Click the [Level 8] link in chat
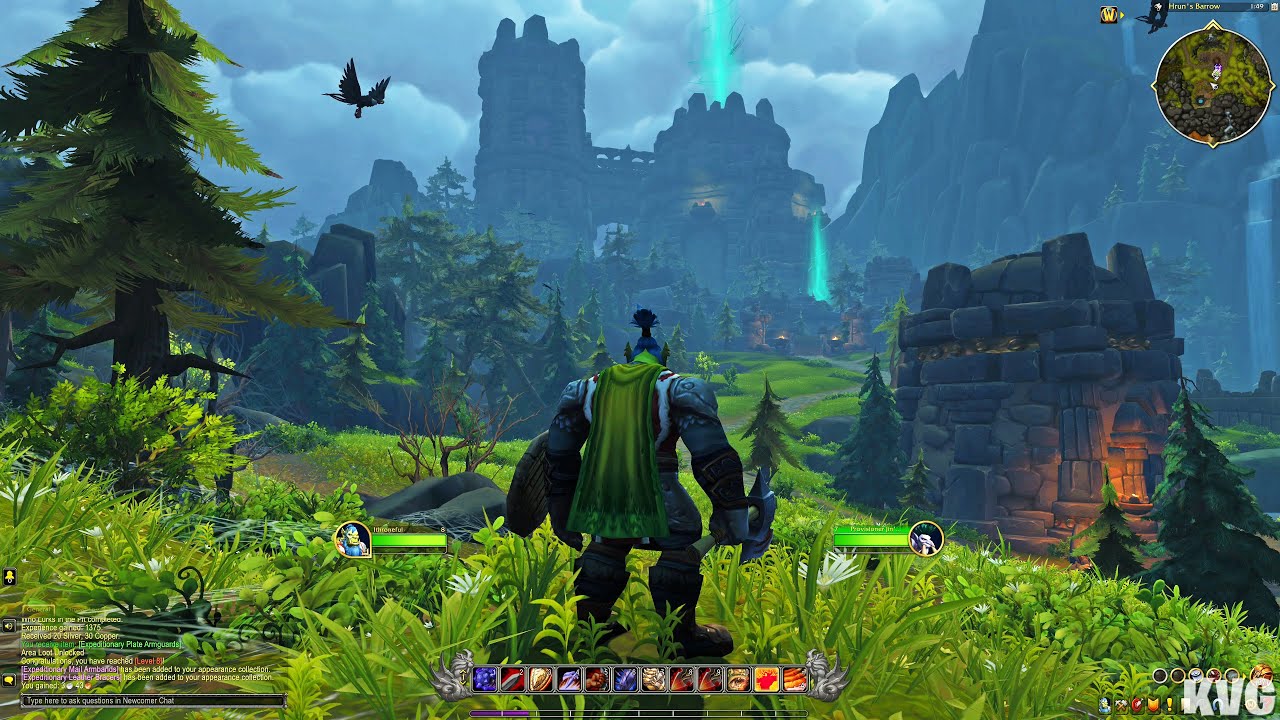The height and width of the screenshot is (720, 1280). coord(147,661)
